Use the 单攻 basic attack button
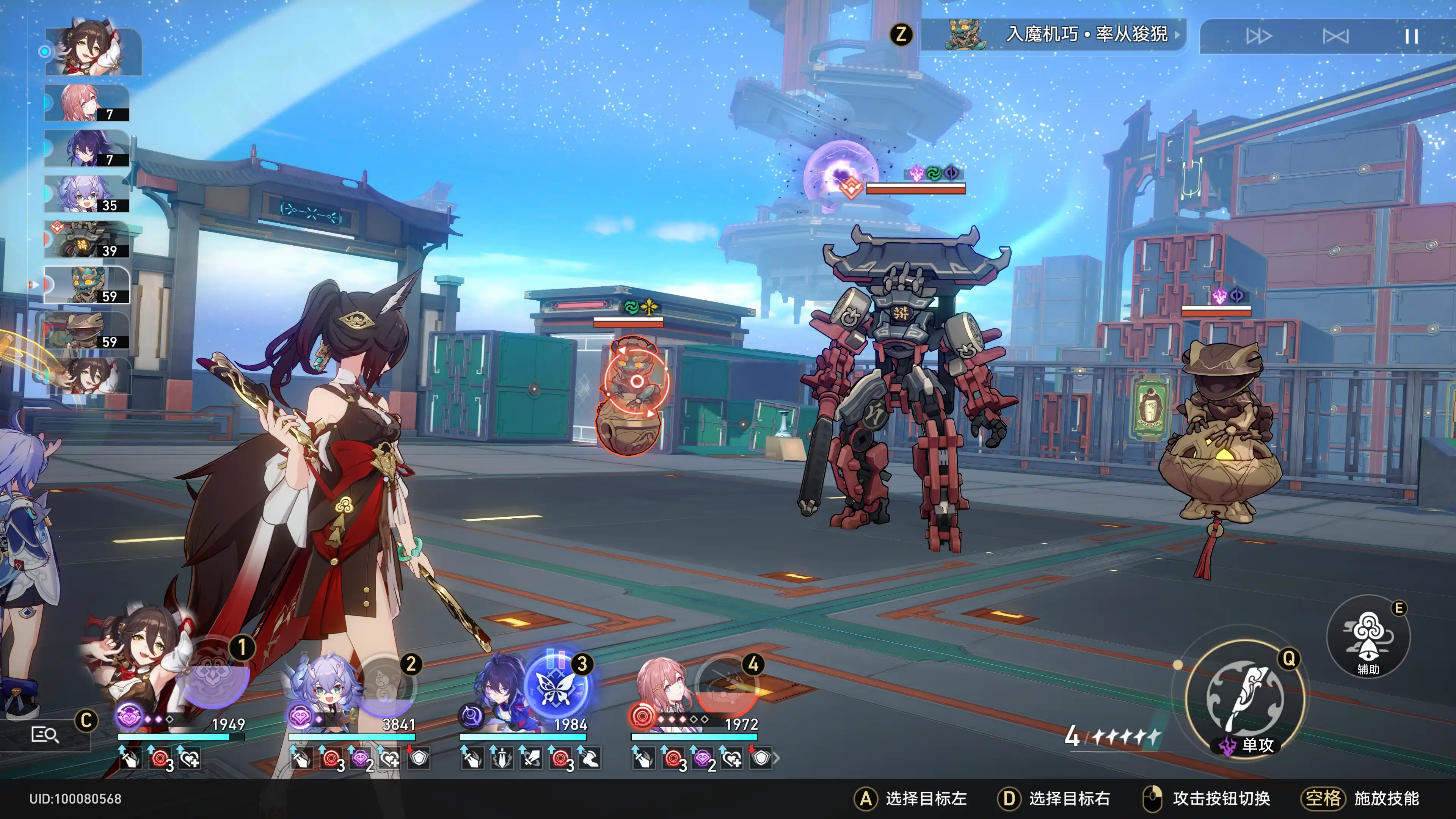Image resolution: width=1456 pixels, height=819 pixels. (1244, 700)
